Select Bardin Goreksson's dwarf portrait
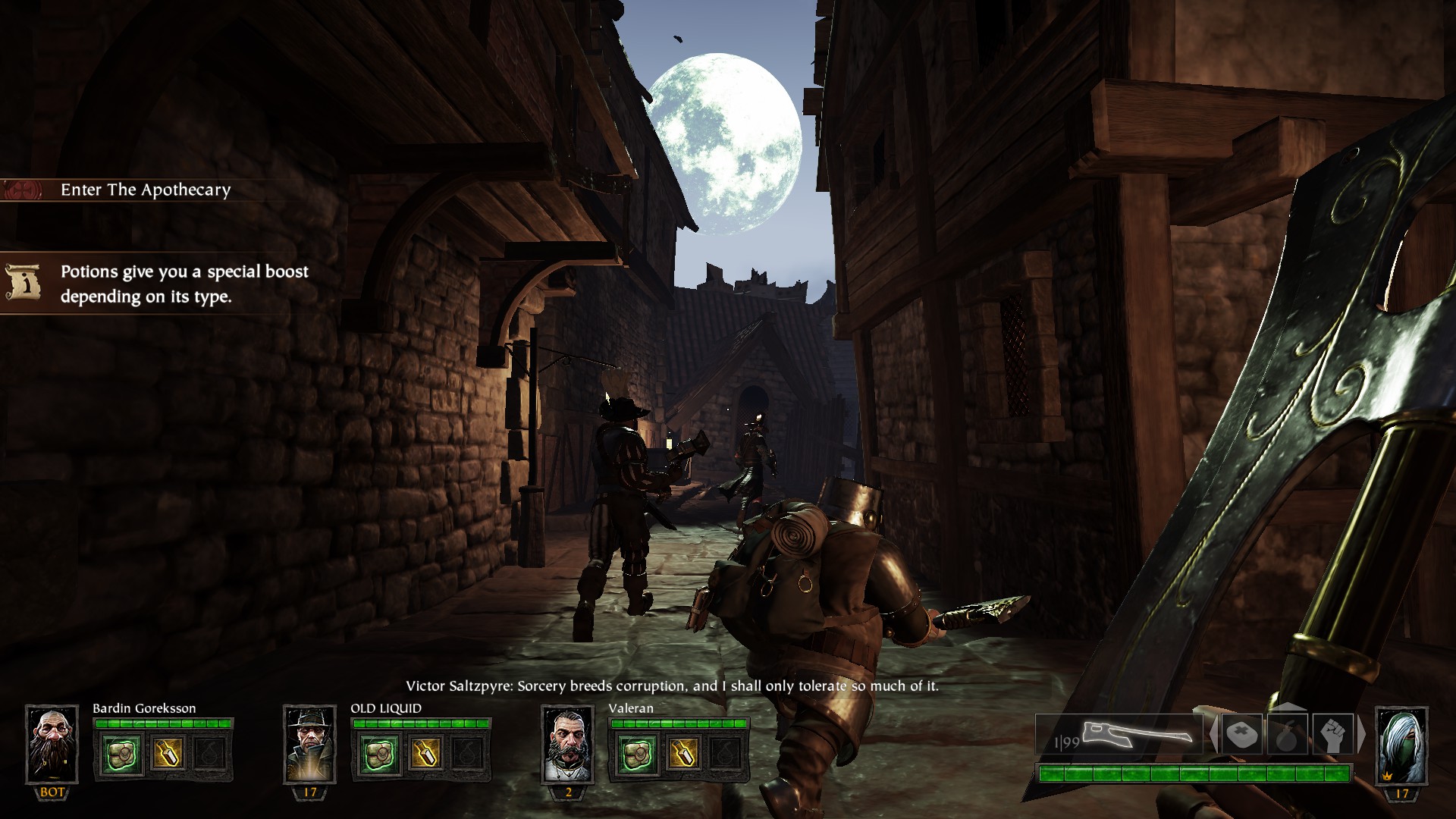 (52, 744)
